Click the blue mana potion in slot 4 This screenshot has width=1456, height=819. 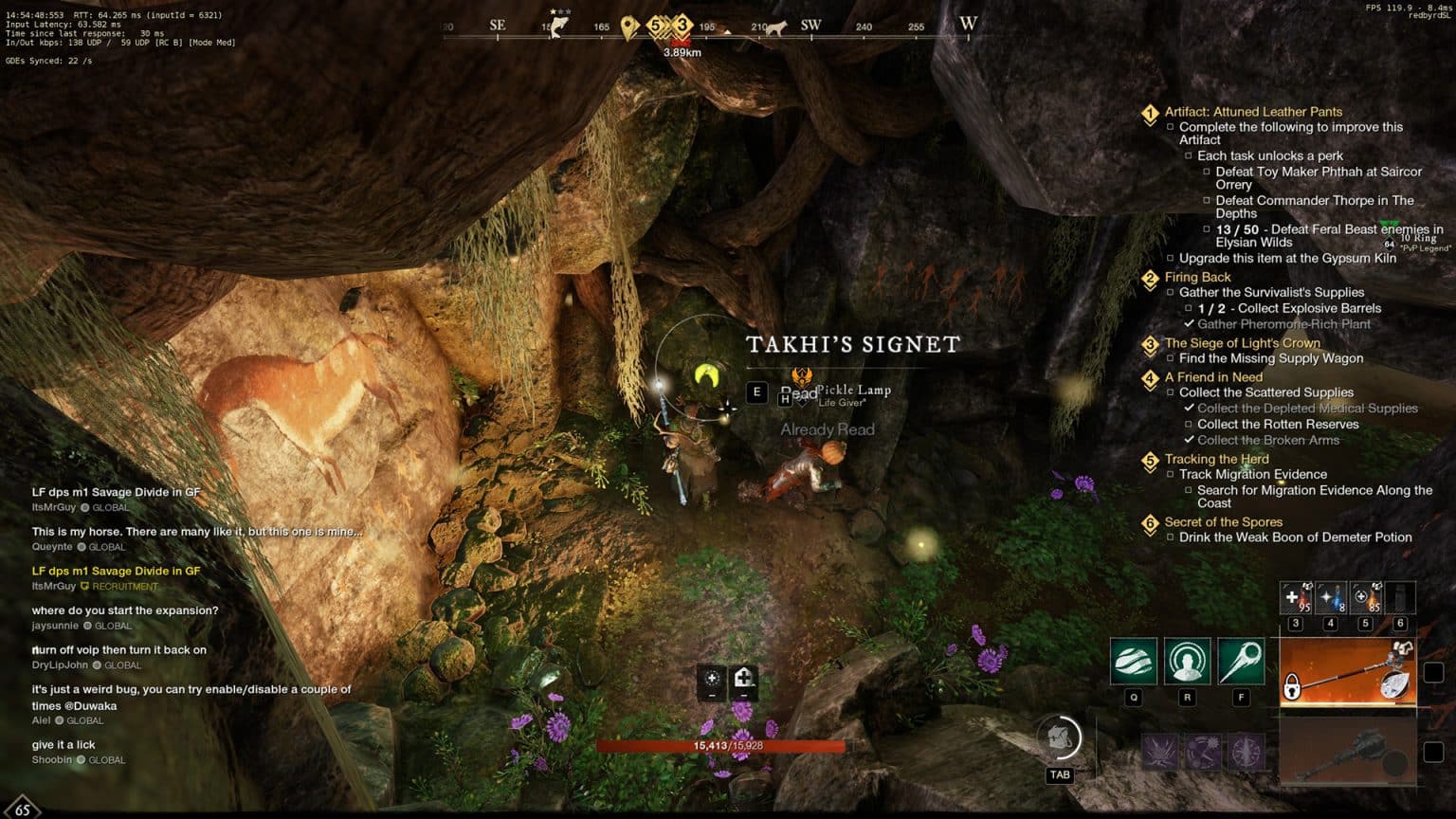point(1331,598)
